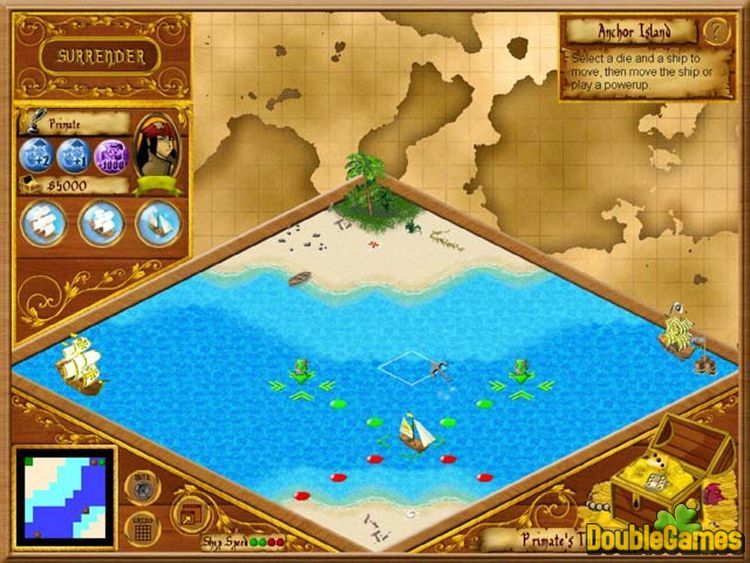750x563 pixels.
Task: Click the minimap of the island
Action: (65, 496)
